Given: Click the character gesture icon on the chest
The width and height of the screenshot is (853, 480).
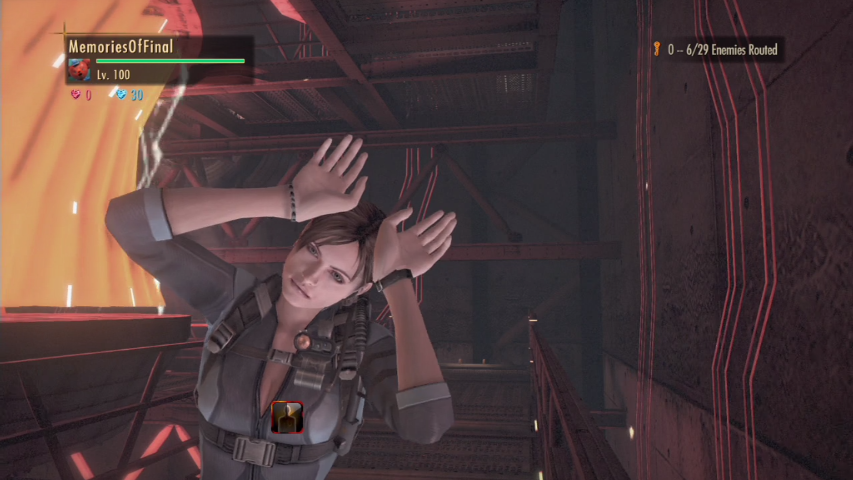Looking at the screenshot, I should 287,417.
